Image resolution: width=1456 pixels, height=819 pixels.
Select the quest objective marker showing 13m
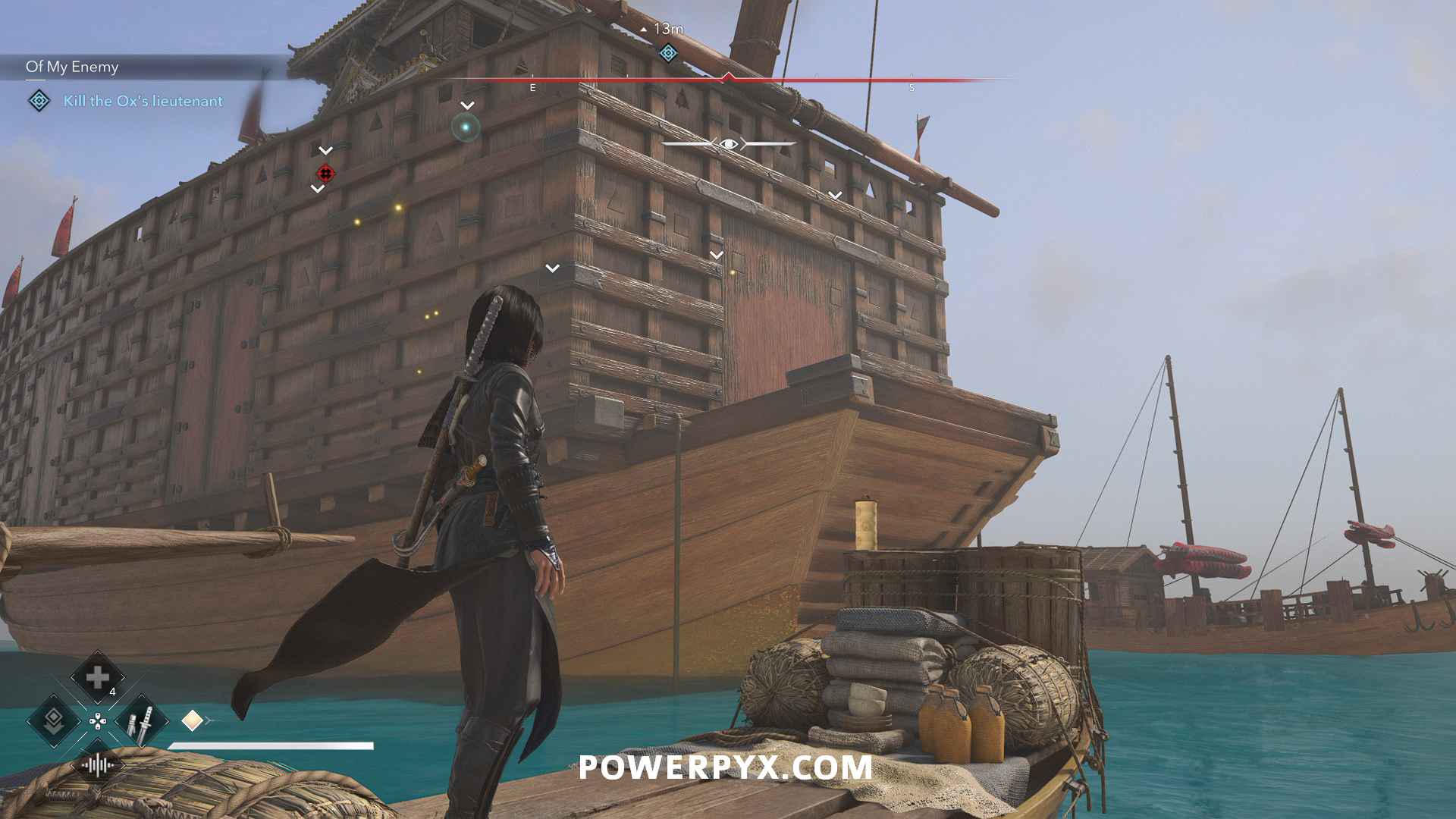pos(668,52)
